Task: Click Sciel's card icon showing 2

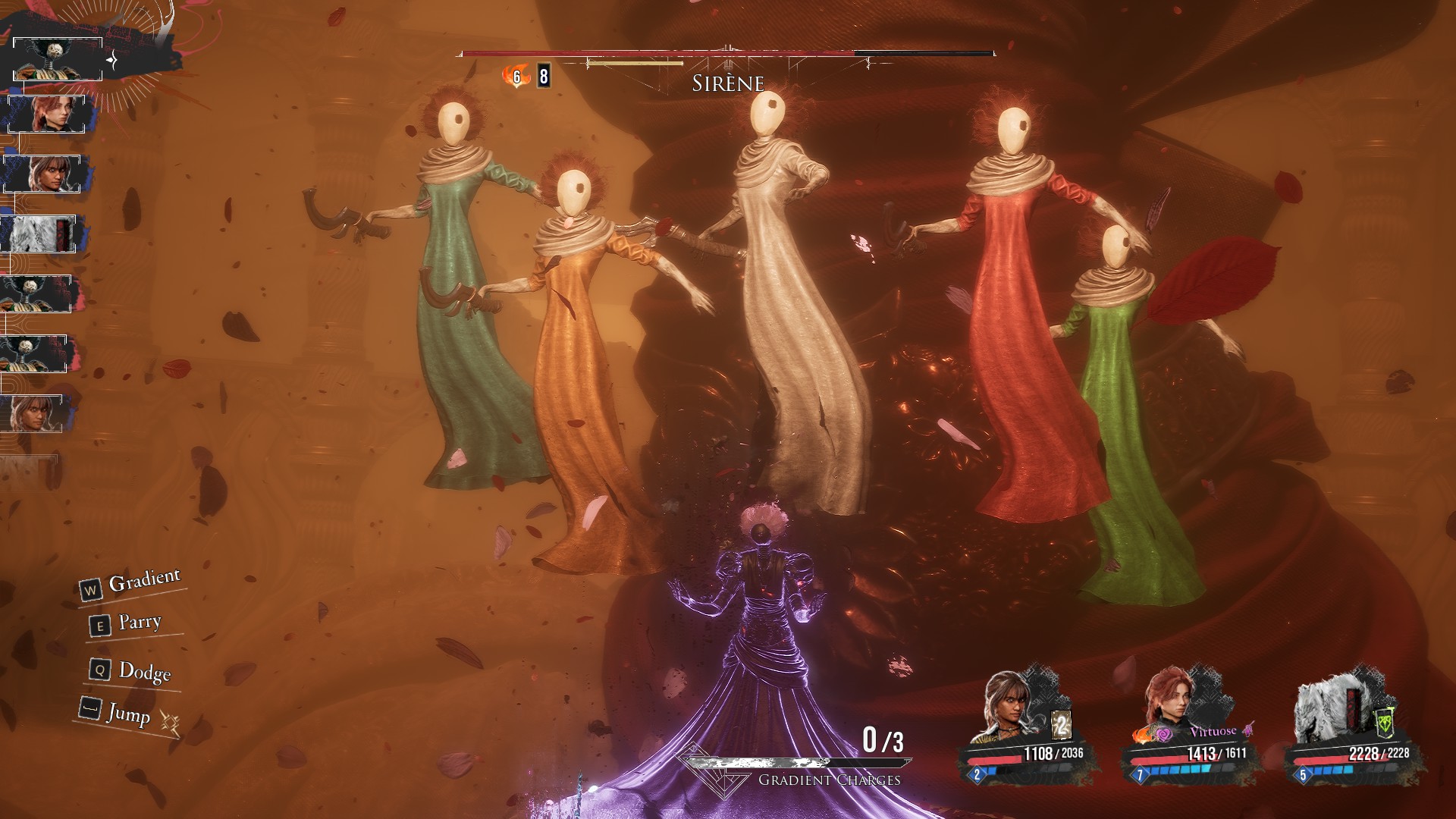Action: 1061,726
